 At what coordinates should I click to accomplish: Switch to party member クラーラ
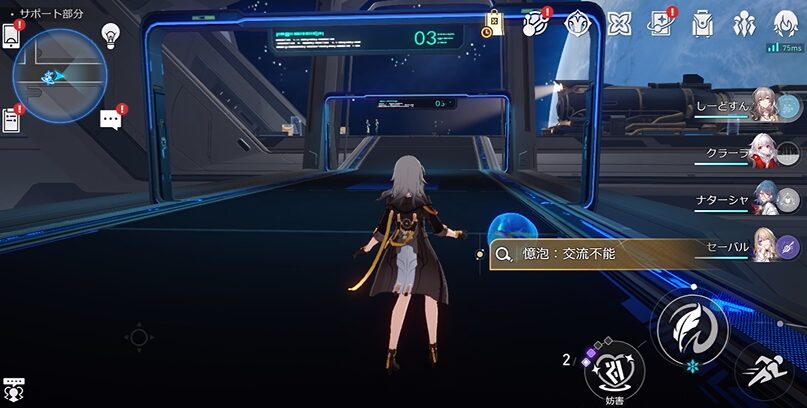765,153
